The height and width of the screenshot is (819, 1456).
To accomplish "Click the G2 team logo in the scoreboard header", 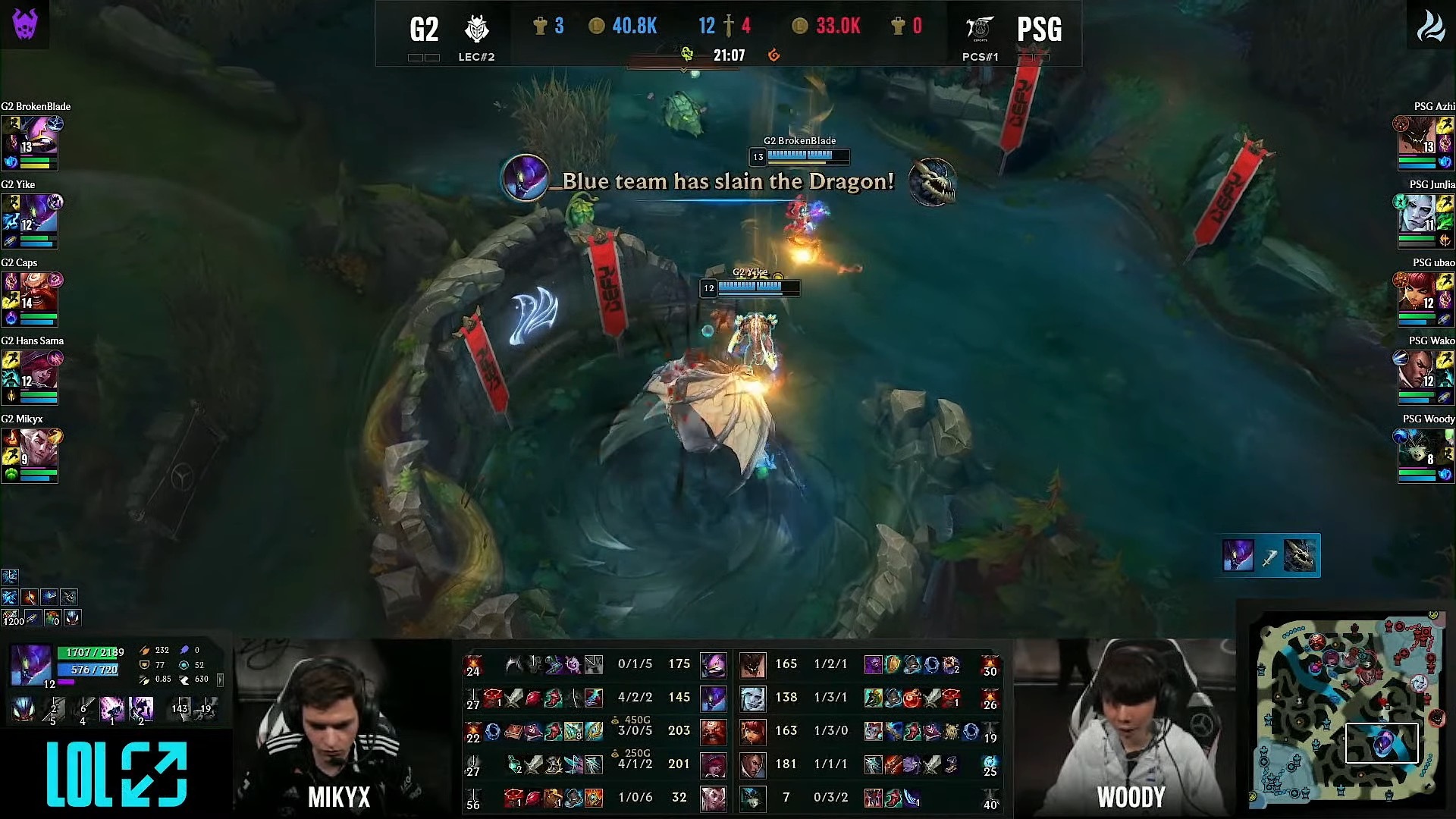I will pos(479,29).
